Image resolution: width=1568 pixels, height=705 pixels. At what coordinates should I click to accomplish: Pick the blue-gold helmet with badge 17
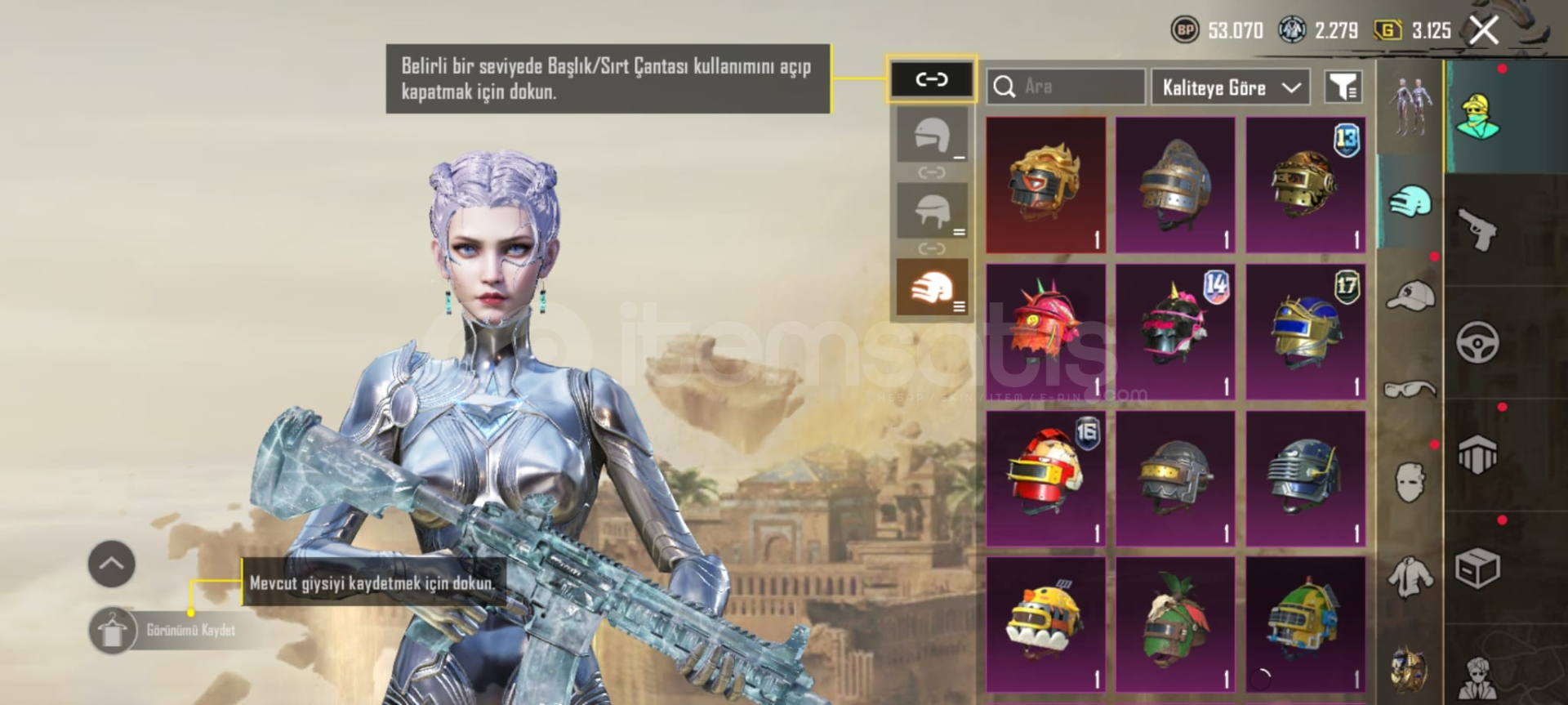pos(1305,332)
